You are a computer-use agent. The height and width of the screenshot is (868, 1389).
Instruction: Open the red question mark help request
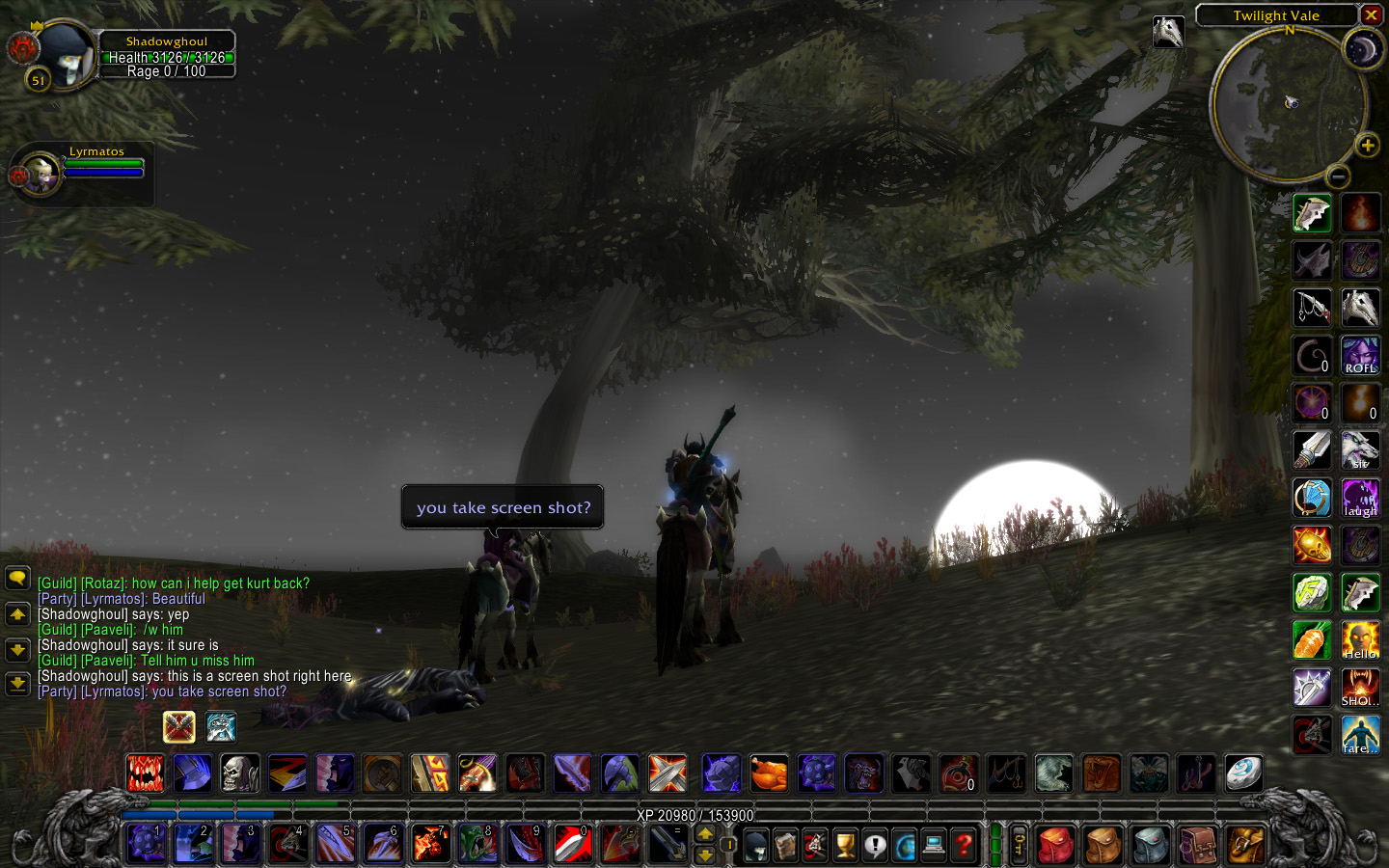click(964, 846)
